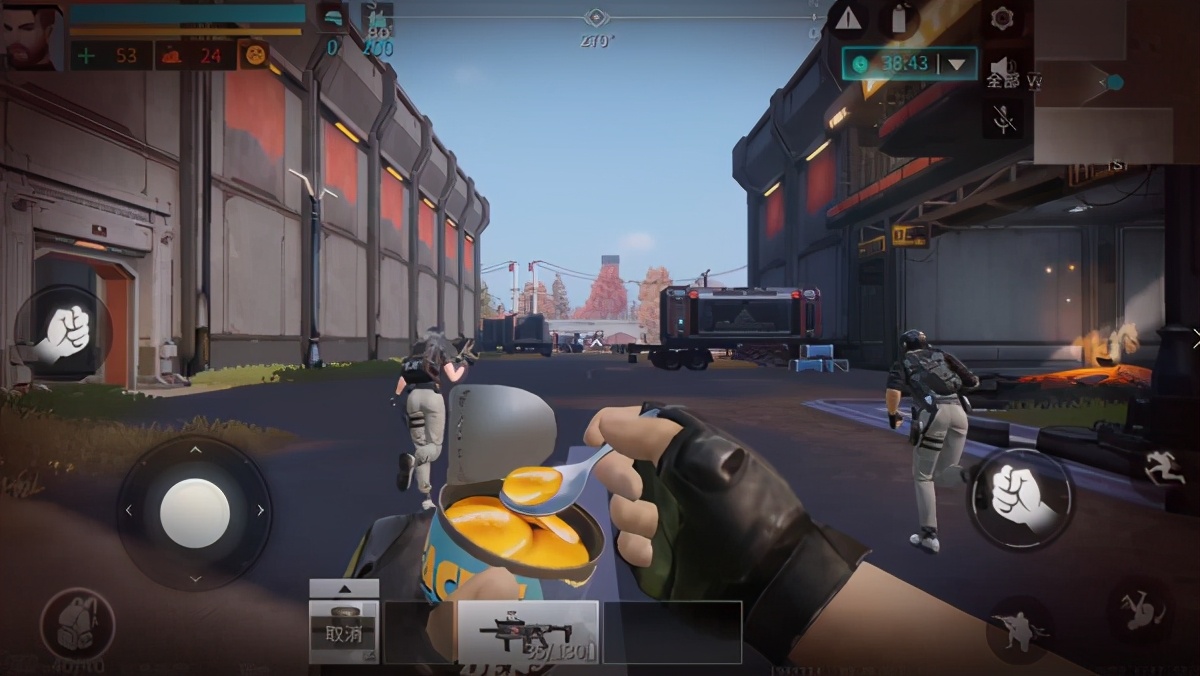1200x676 pixels.
Task: Toggle the muted microphone button
Action: pyautogui.click(x=1004, y=120)
